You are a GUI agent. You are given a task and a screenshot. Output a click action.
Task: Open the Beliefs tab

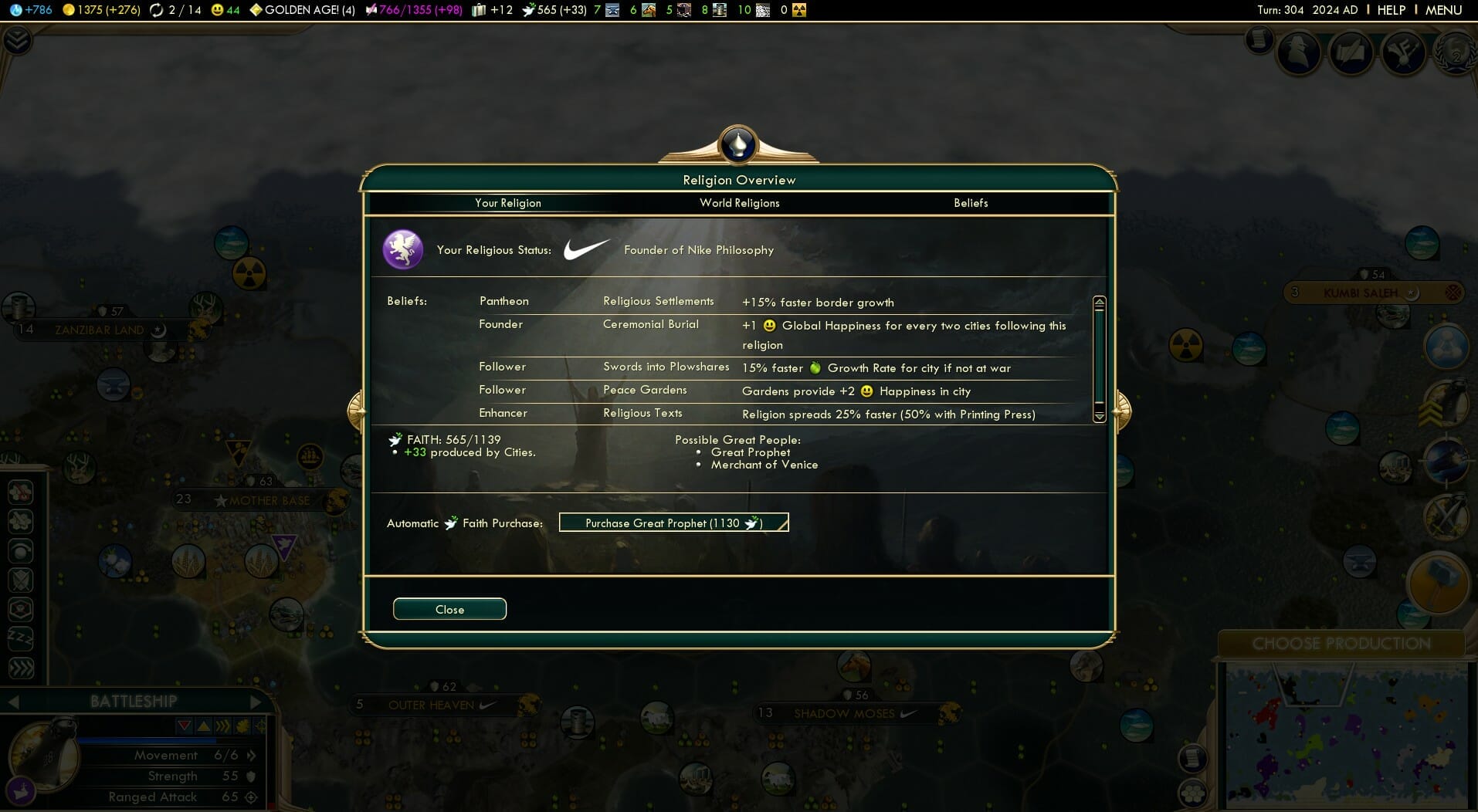pos(970,203)
